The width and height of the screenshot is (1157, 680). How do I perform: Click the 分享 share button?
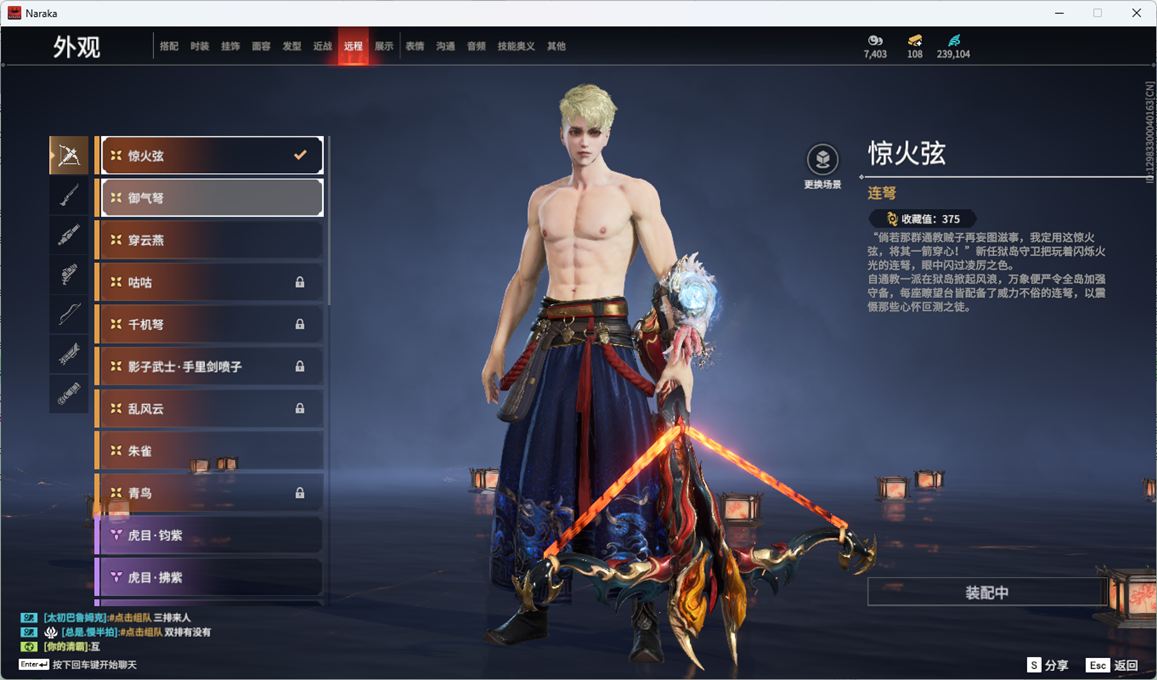[1048, 665]
